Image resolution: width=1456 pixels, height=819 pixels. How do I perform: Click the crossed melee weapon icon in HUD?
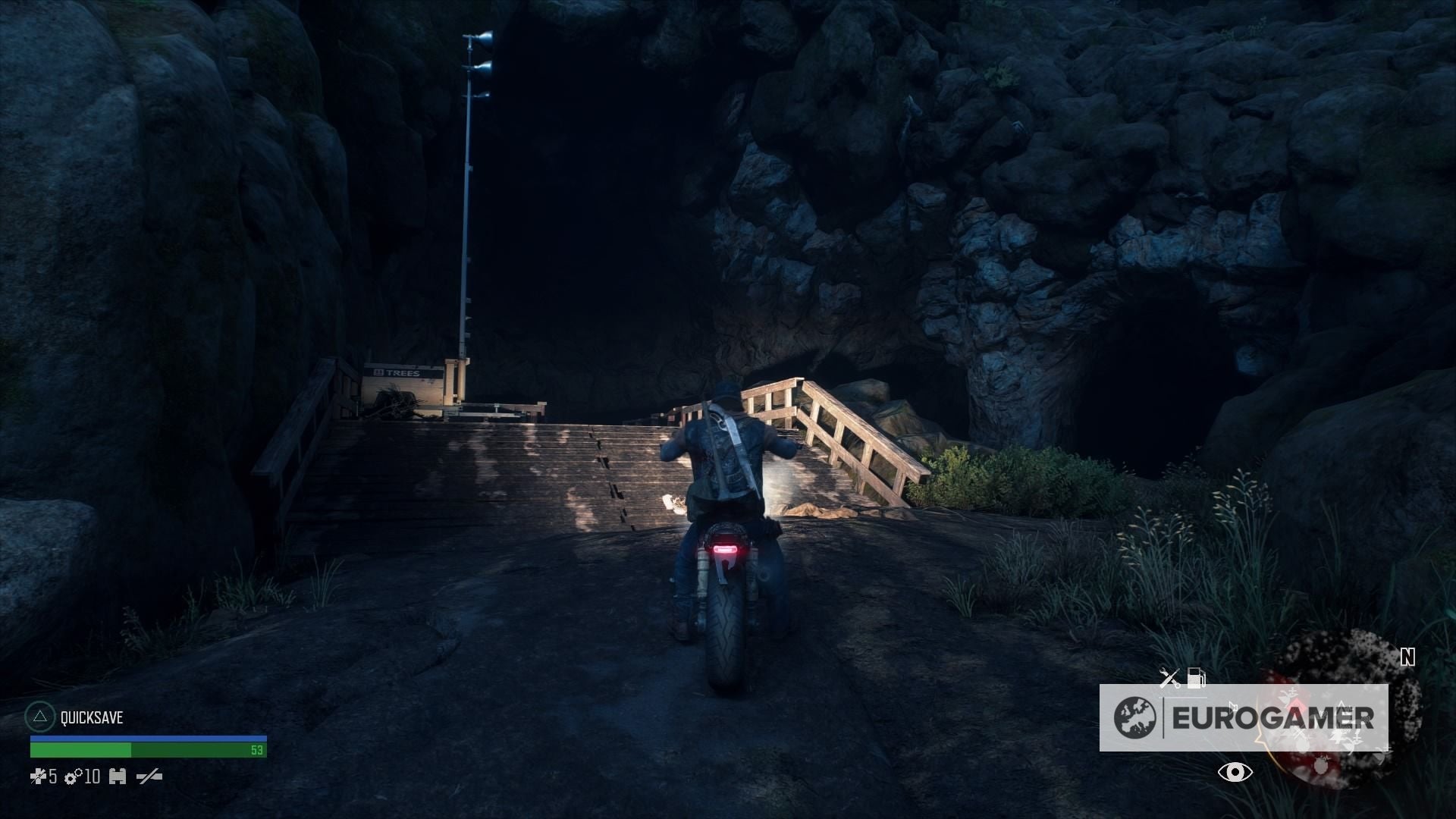coord(150,777)
